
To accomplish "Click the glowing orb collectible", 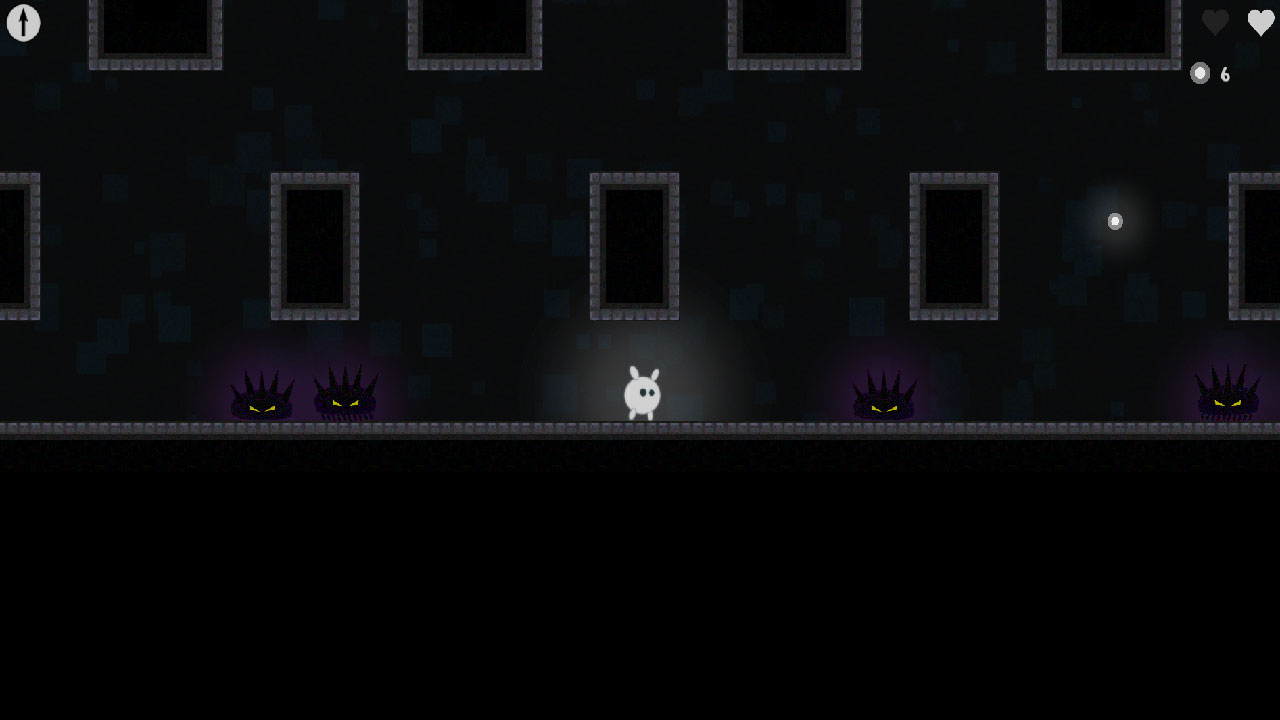I will point(1115,221).
